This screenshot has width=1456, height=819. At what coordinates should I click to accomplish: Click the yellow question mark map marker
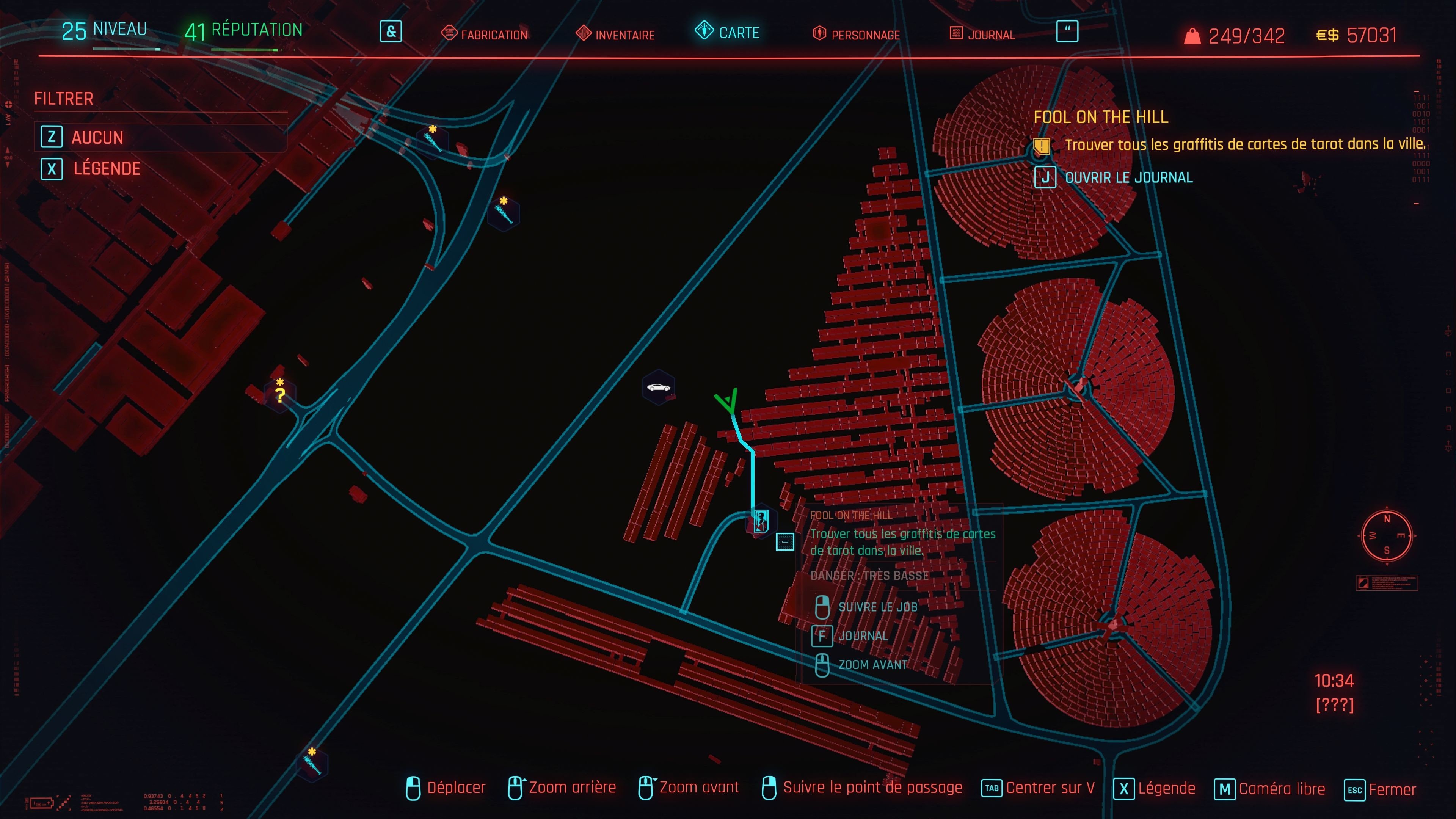coord(280,394)
